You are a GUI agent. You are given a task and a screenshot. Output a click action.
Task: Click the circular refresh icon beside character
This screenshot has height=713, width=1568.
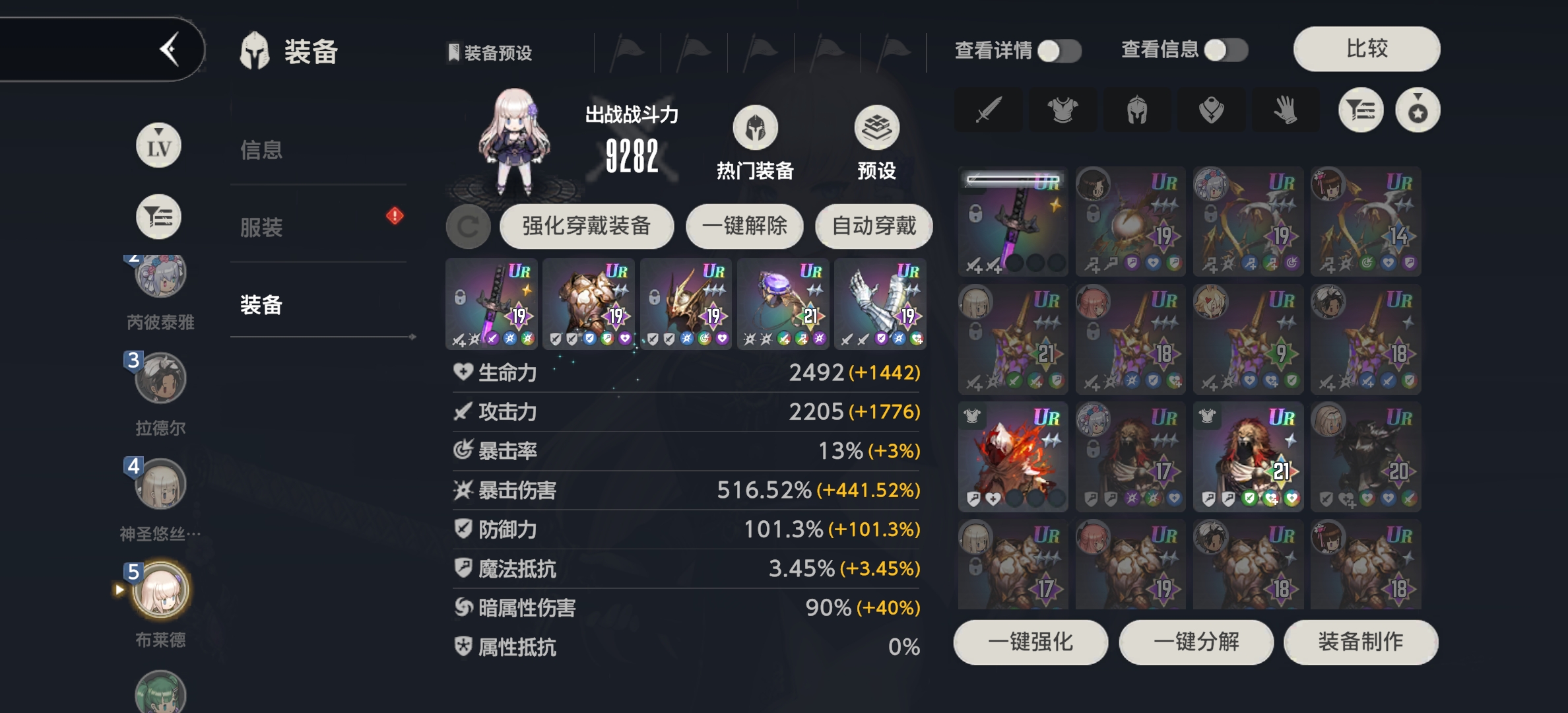point(469,226)
